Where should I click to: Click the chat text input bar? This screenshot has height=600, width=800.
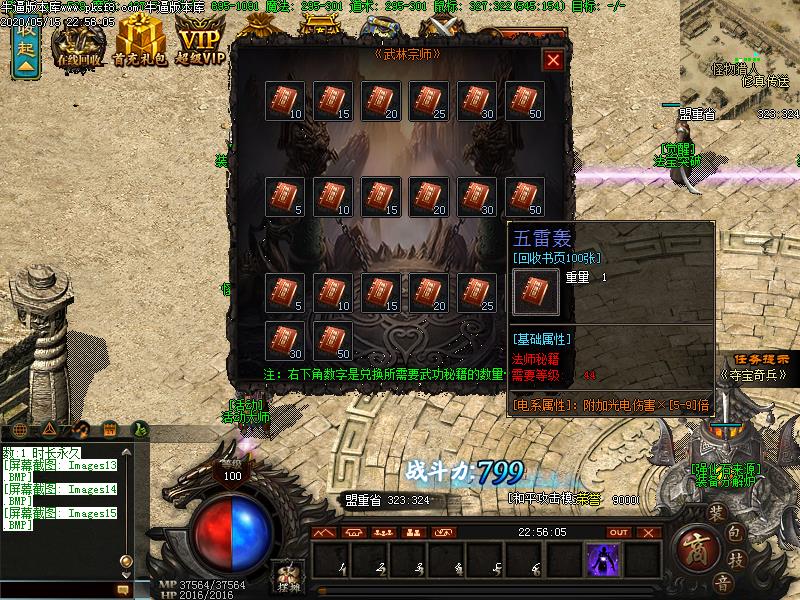[60, 592]
